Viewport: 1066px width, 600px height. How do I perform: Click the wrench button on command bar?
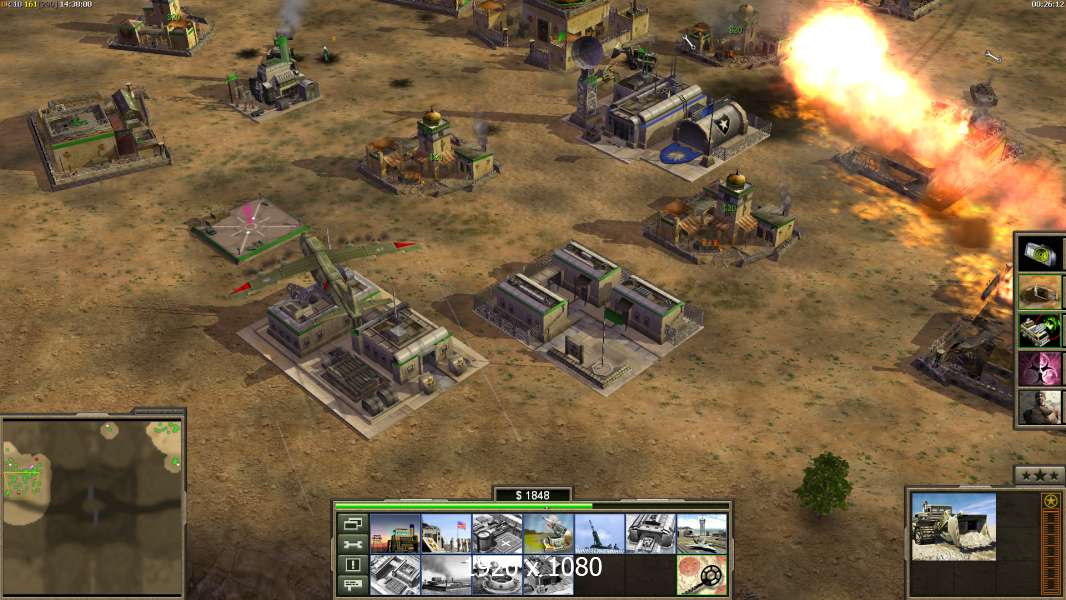[x=352, y=544]
